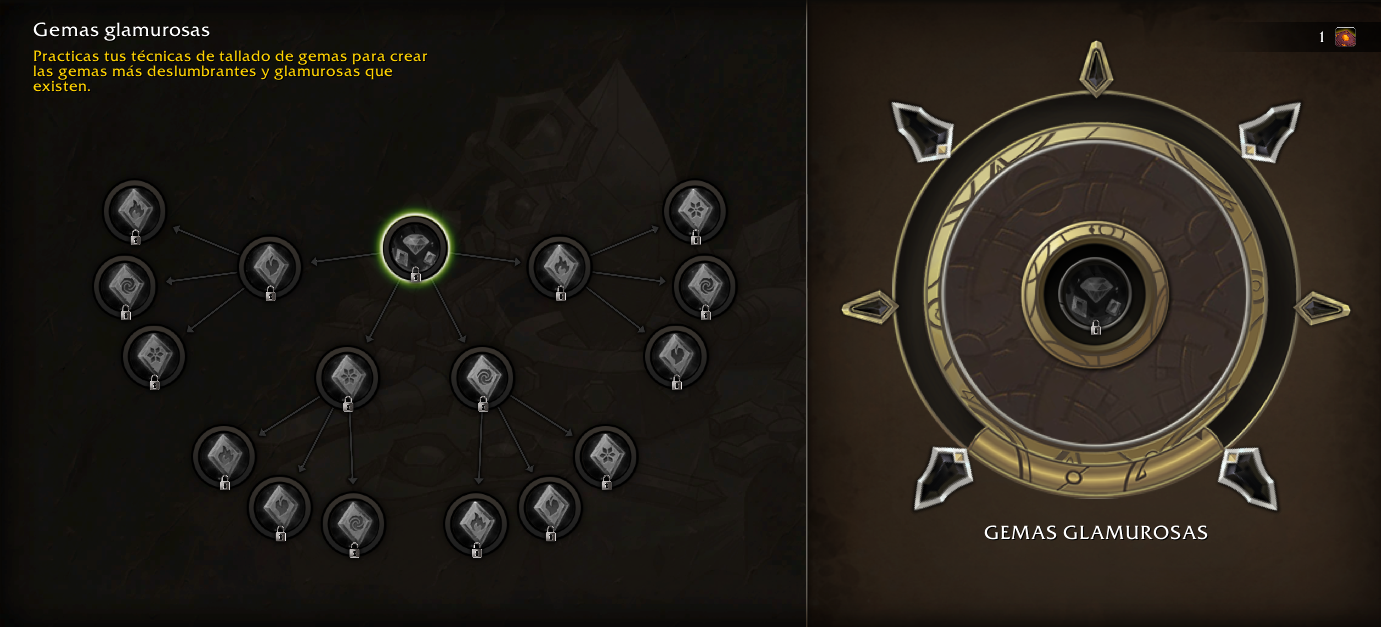1381x627 pixels.
Task: Pick the swirl node branching from the flame node
Action: [x=705, y=287]
